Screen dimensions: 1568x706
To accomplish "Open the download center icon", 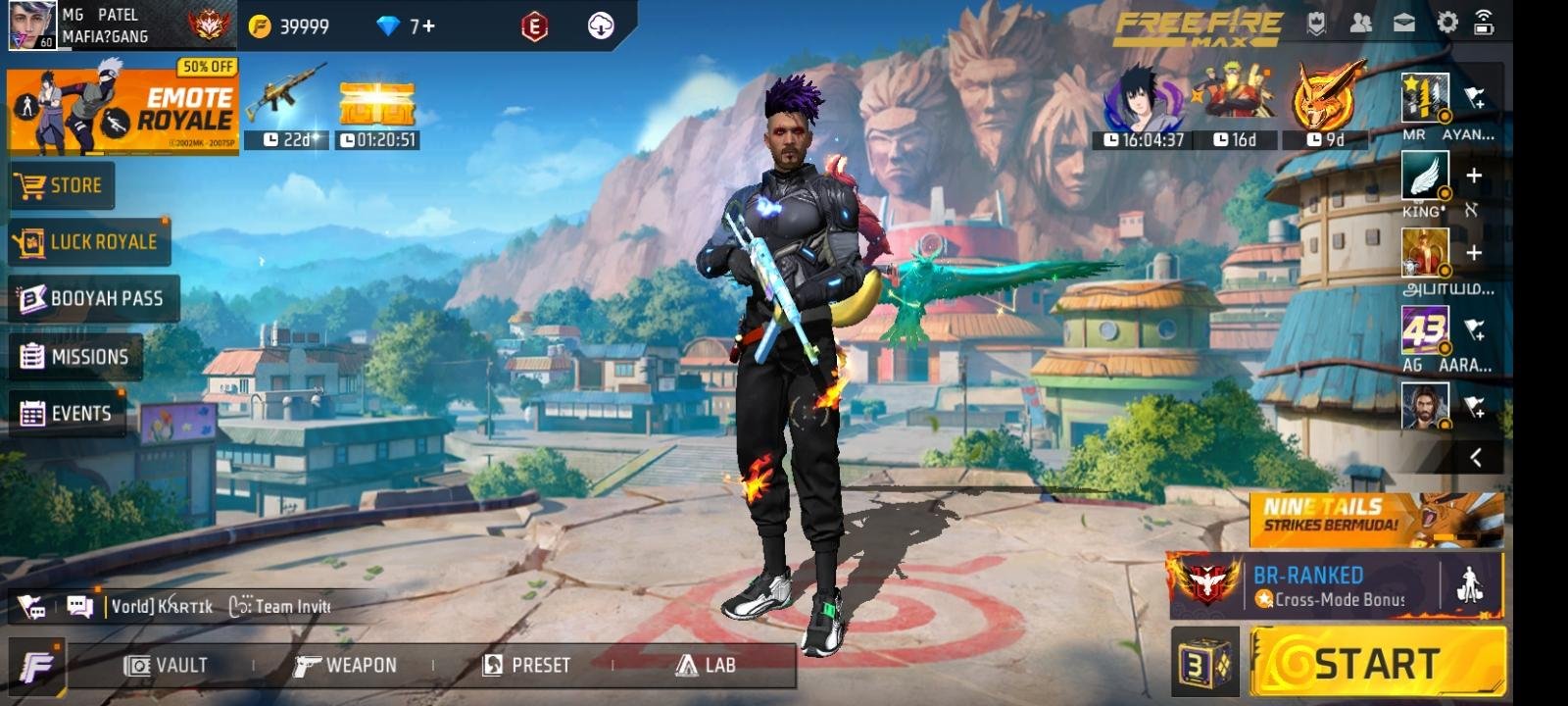I will (x=599, y=27).
